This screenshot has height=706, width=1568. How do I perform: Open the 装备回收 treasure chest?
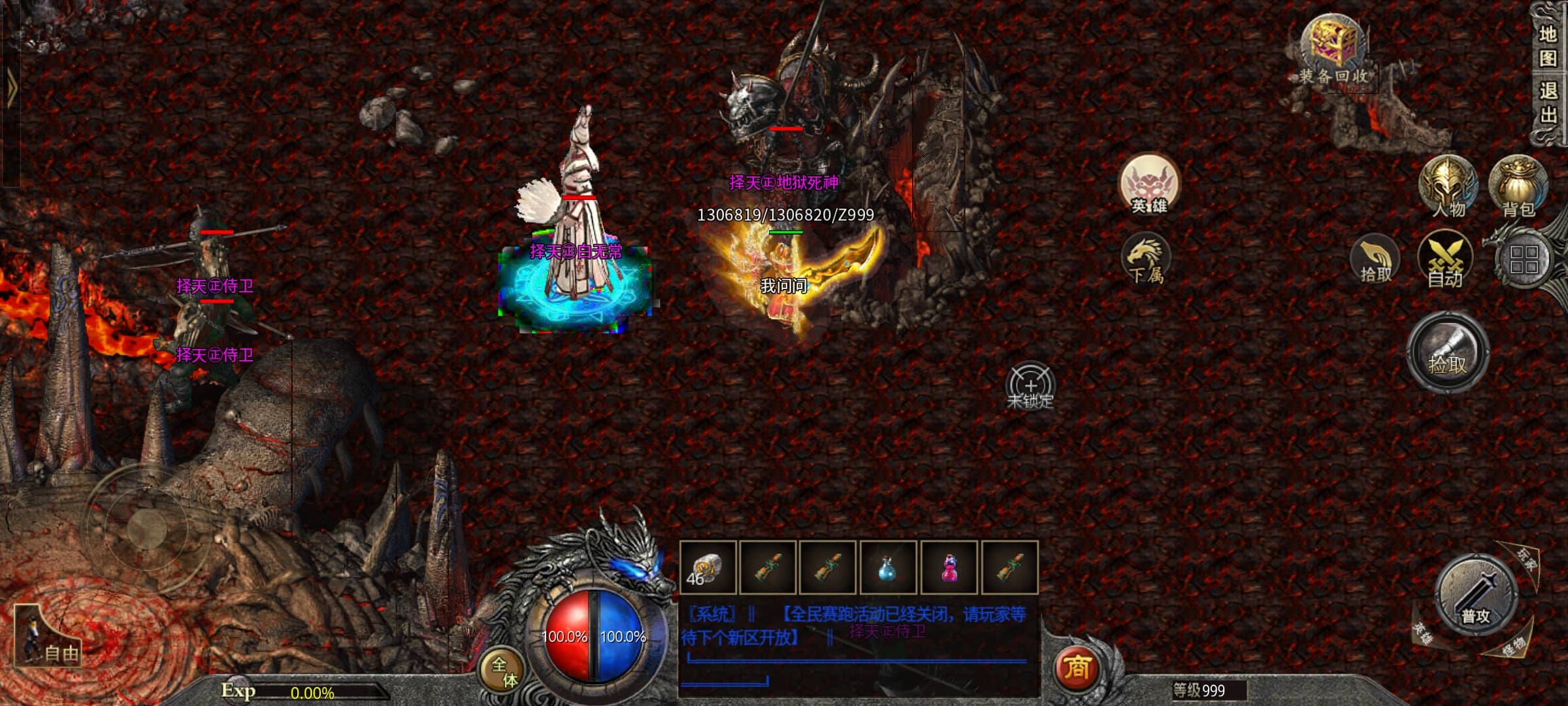pyautogui.click(x=1333, y=49)
